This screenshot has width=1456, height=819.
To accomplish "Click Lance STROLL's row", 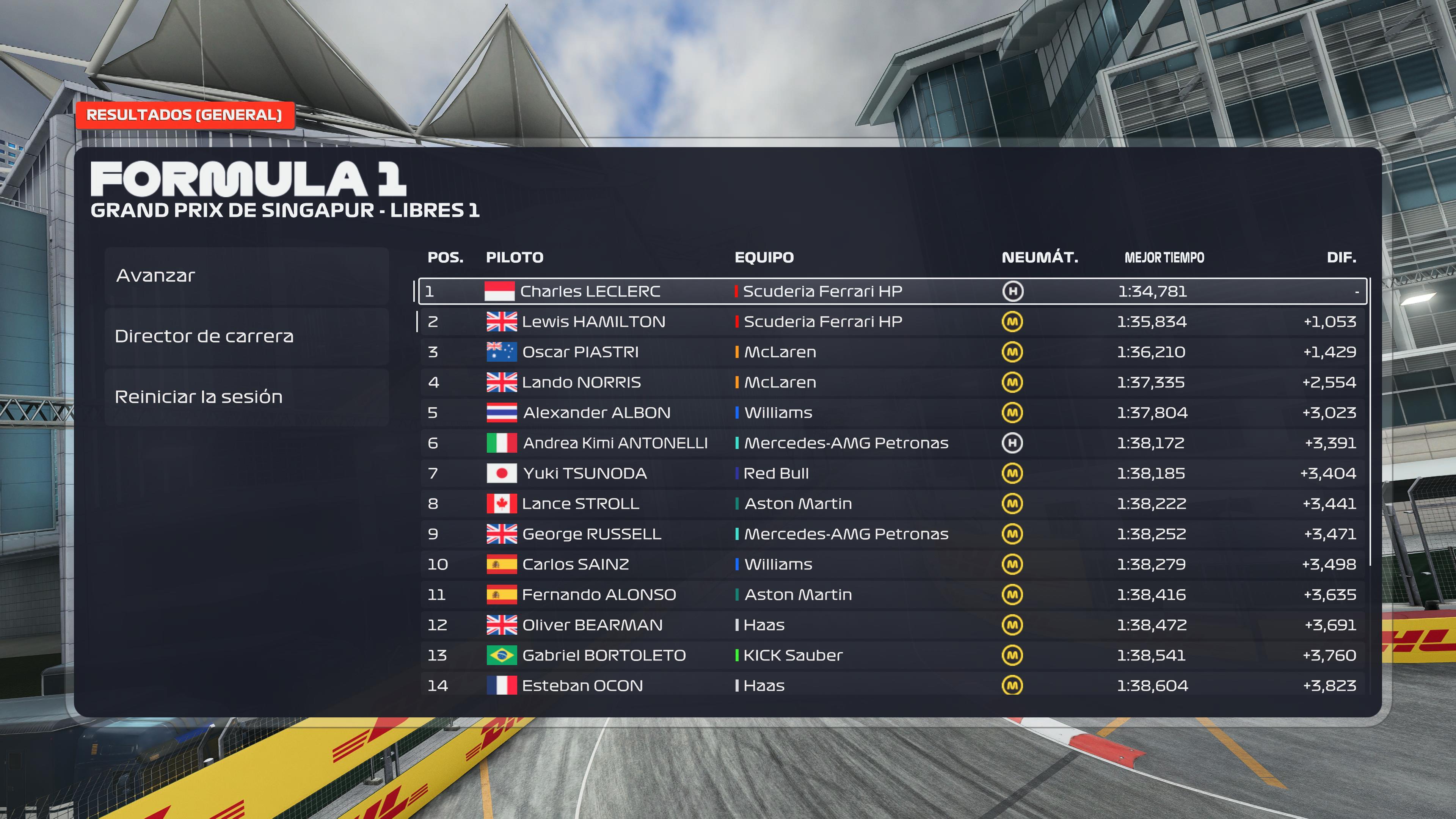I will click(x=892, y=504).
